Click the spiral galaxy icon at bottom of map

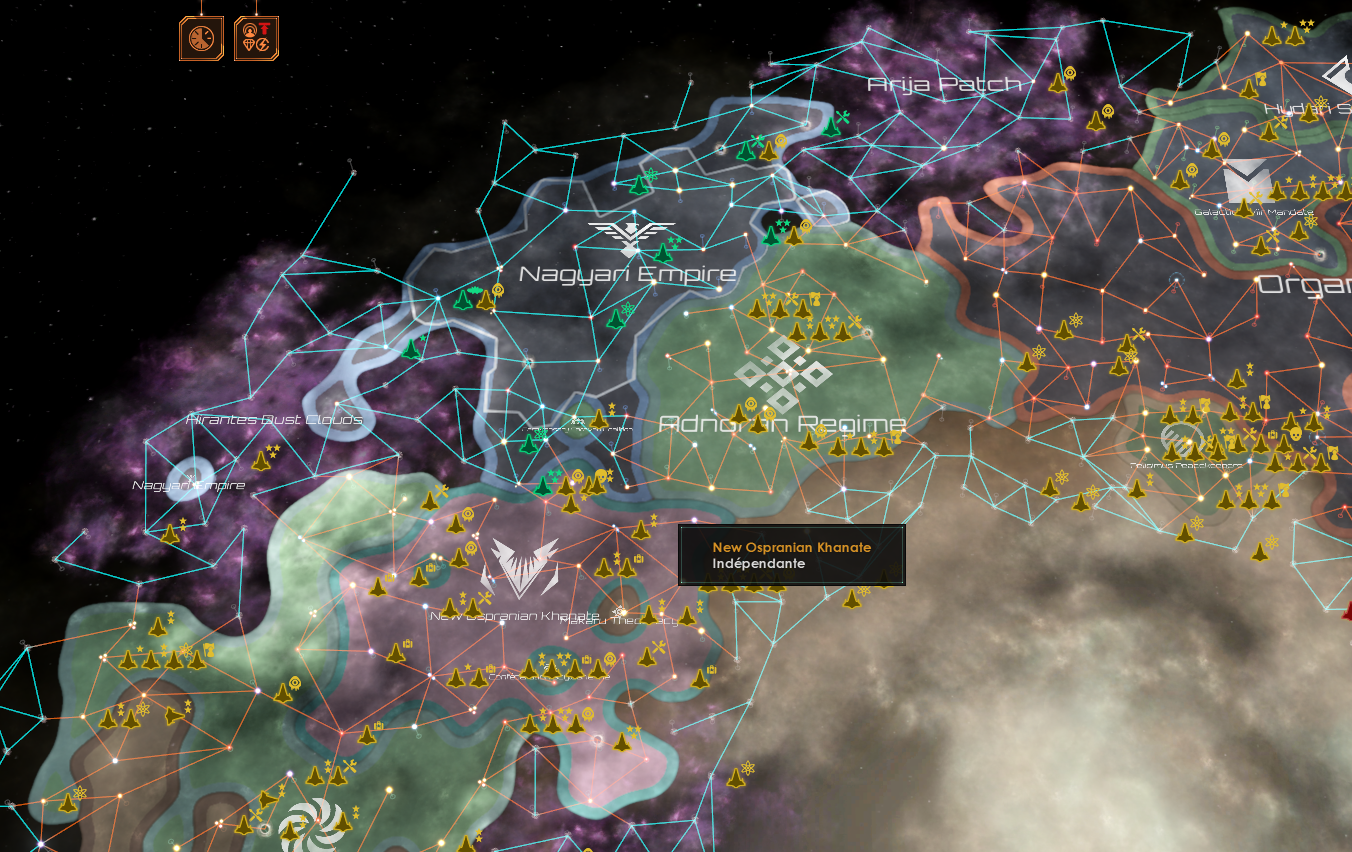point(316,821)
